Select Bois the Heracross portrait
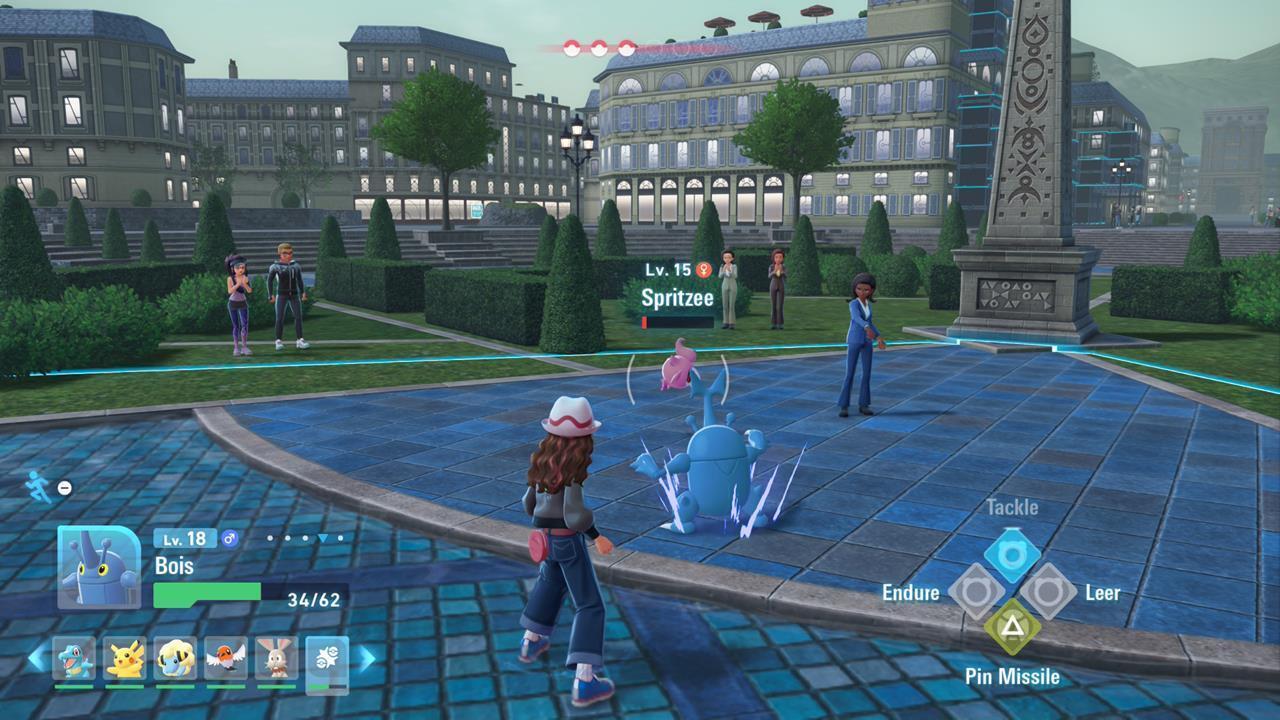Screen dimensions: 1280x720 point(99,567)
